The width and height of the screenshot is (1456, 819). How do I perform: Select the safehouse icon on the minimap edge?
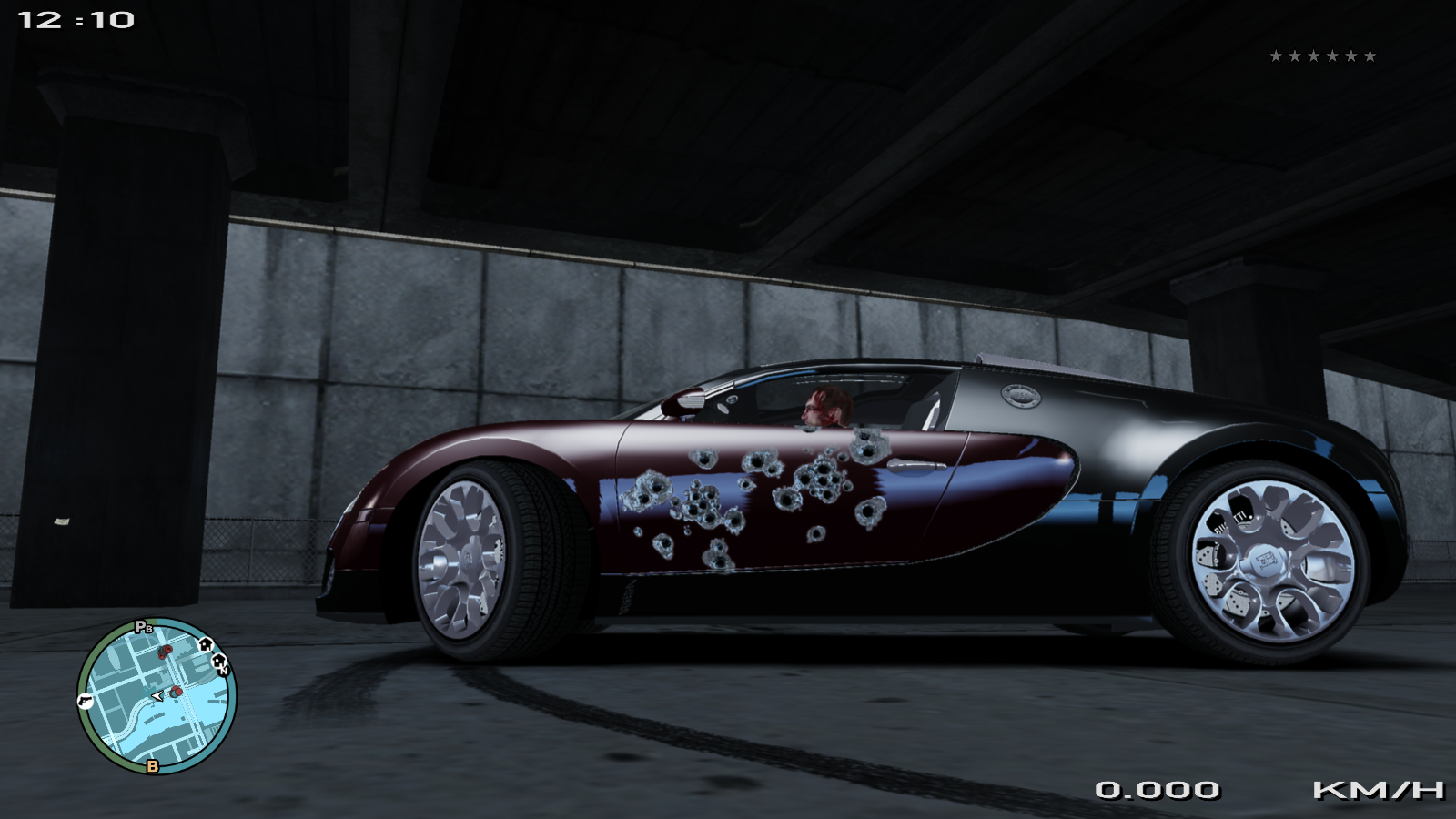tap(206, 645)
